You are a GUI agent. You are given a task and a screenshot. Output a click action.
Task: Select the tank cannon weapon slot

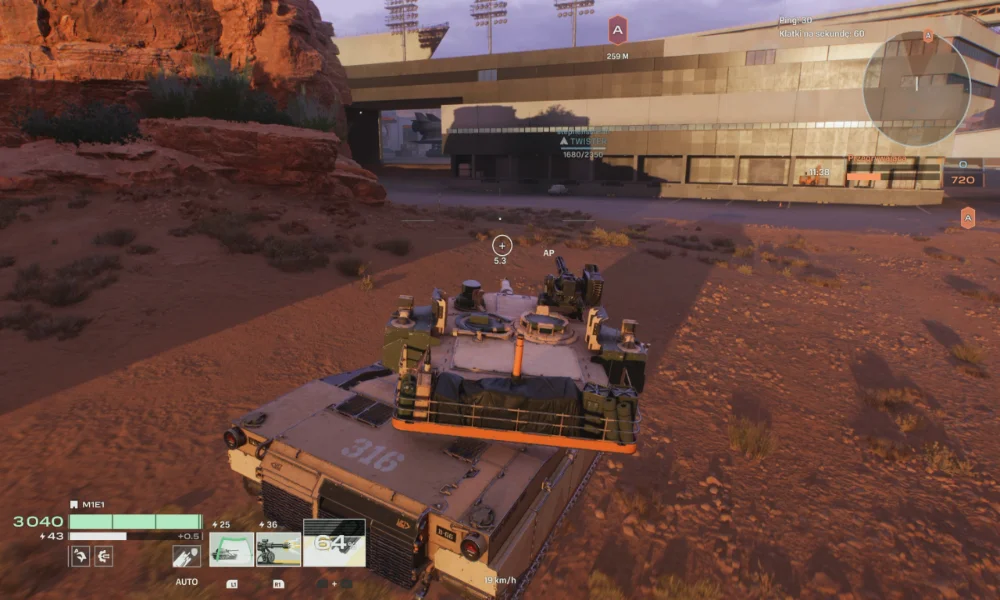coord(231,549)
